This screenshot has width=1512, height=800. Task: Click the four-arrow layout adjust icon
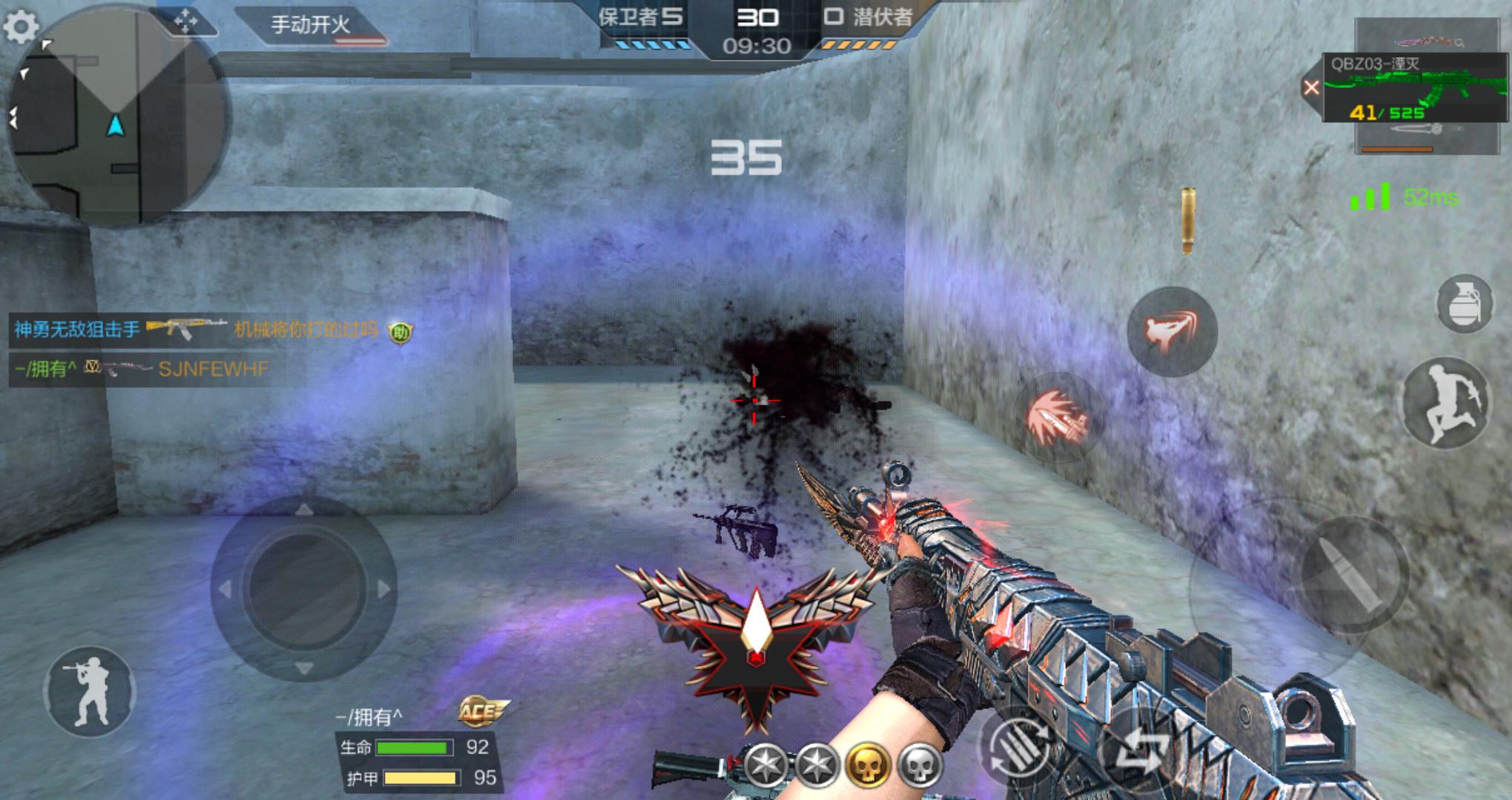(x=185, y=22)
